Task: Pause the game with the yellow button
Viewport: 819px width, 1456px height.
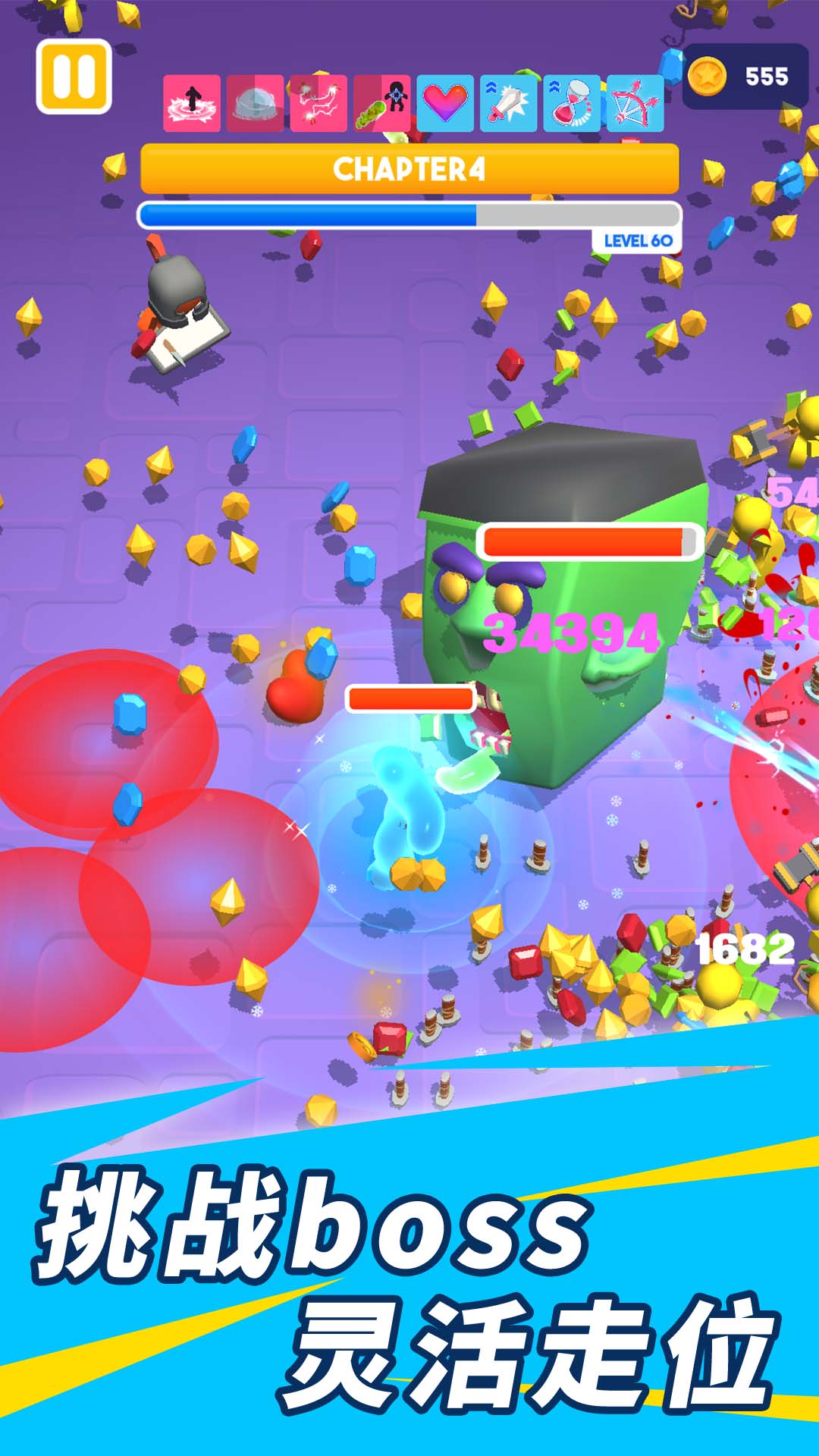Action: pos(74,77)
